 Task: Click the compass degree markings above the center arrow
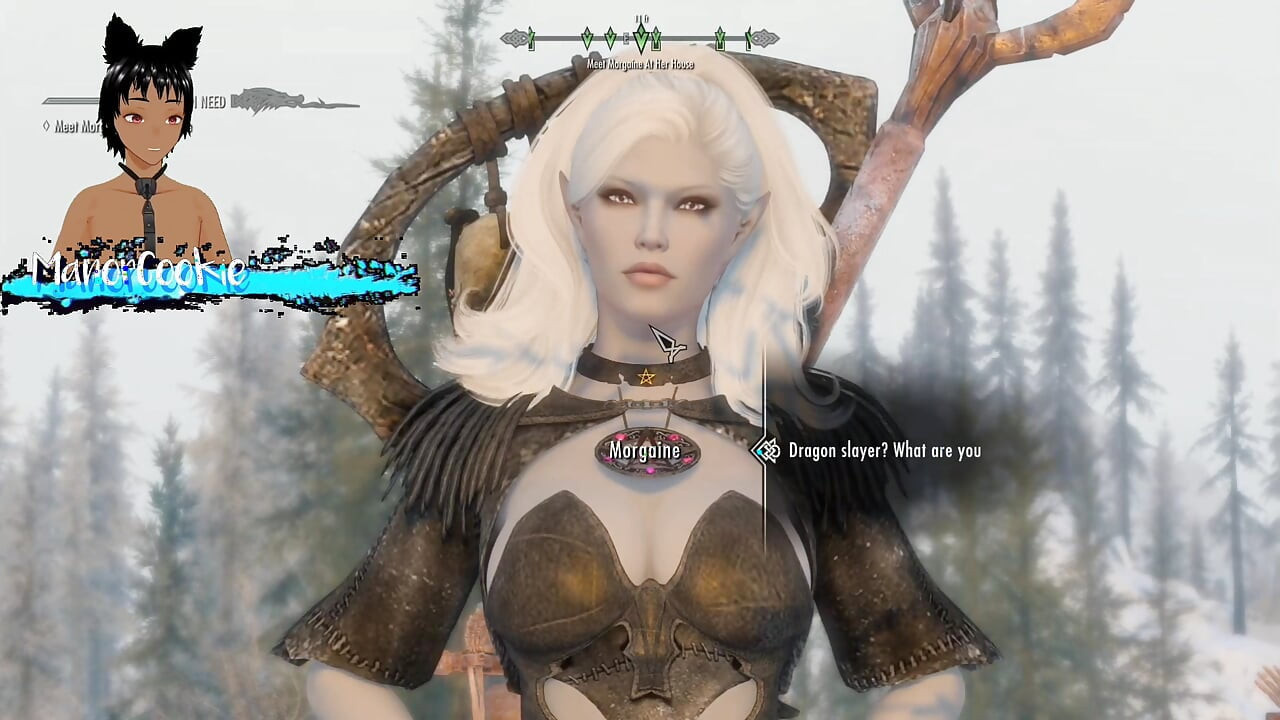[x=641, y=19]
